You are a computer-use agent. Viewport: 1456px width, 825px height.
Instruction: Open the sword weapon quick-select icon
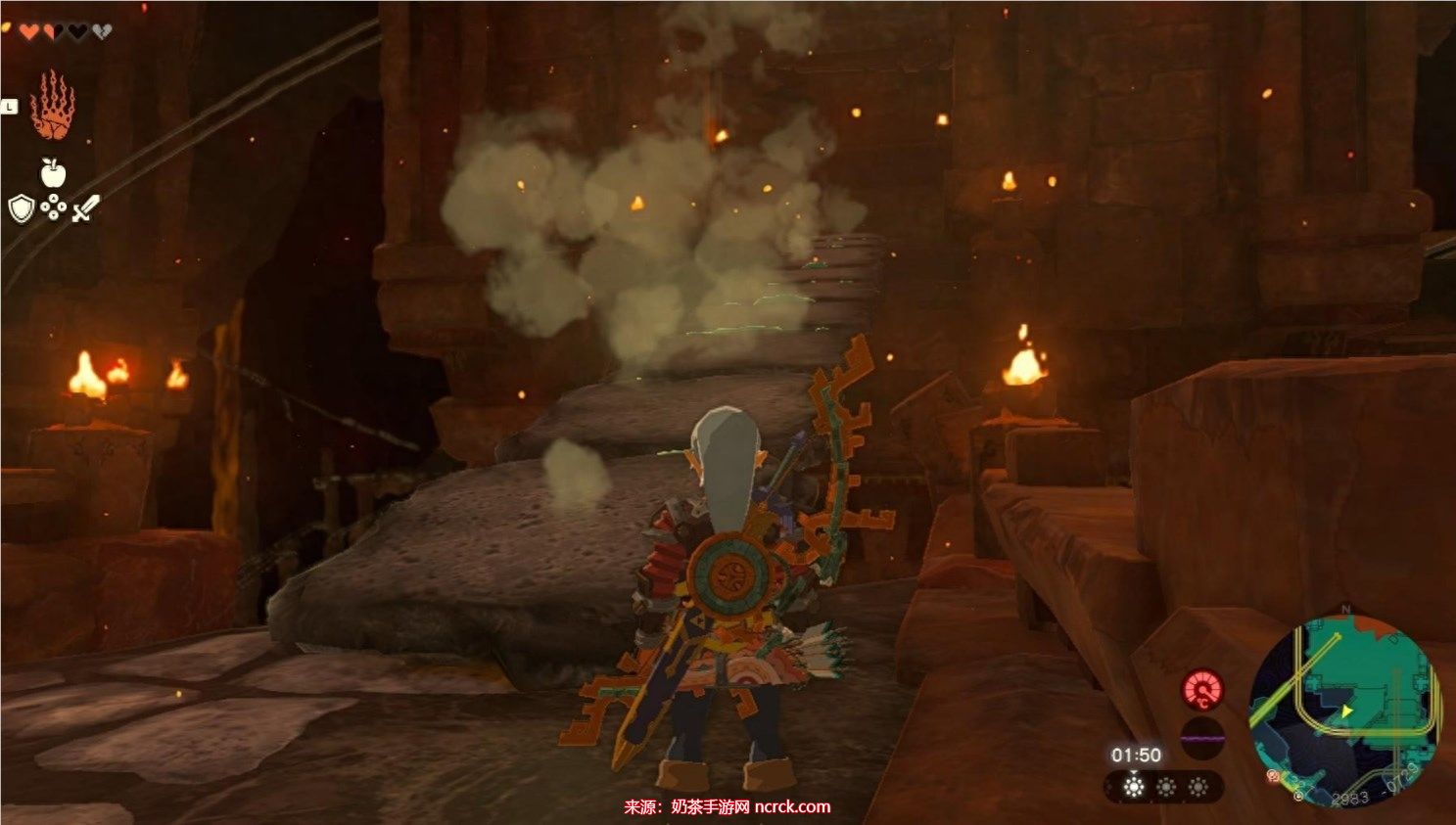[x=85, y=208]
